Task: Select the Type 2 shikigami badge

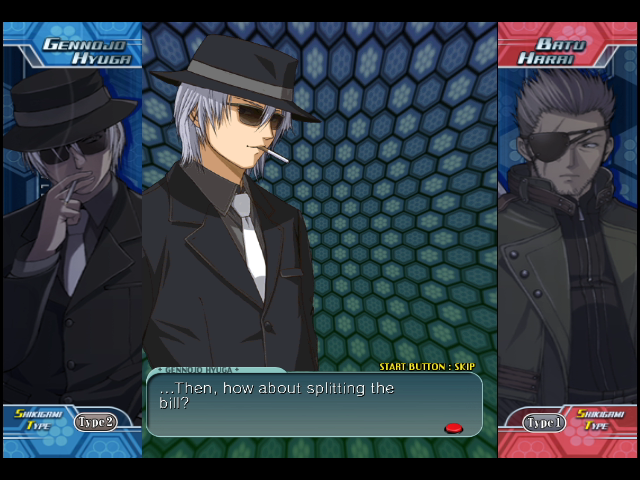Action: click(95, 422)
